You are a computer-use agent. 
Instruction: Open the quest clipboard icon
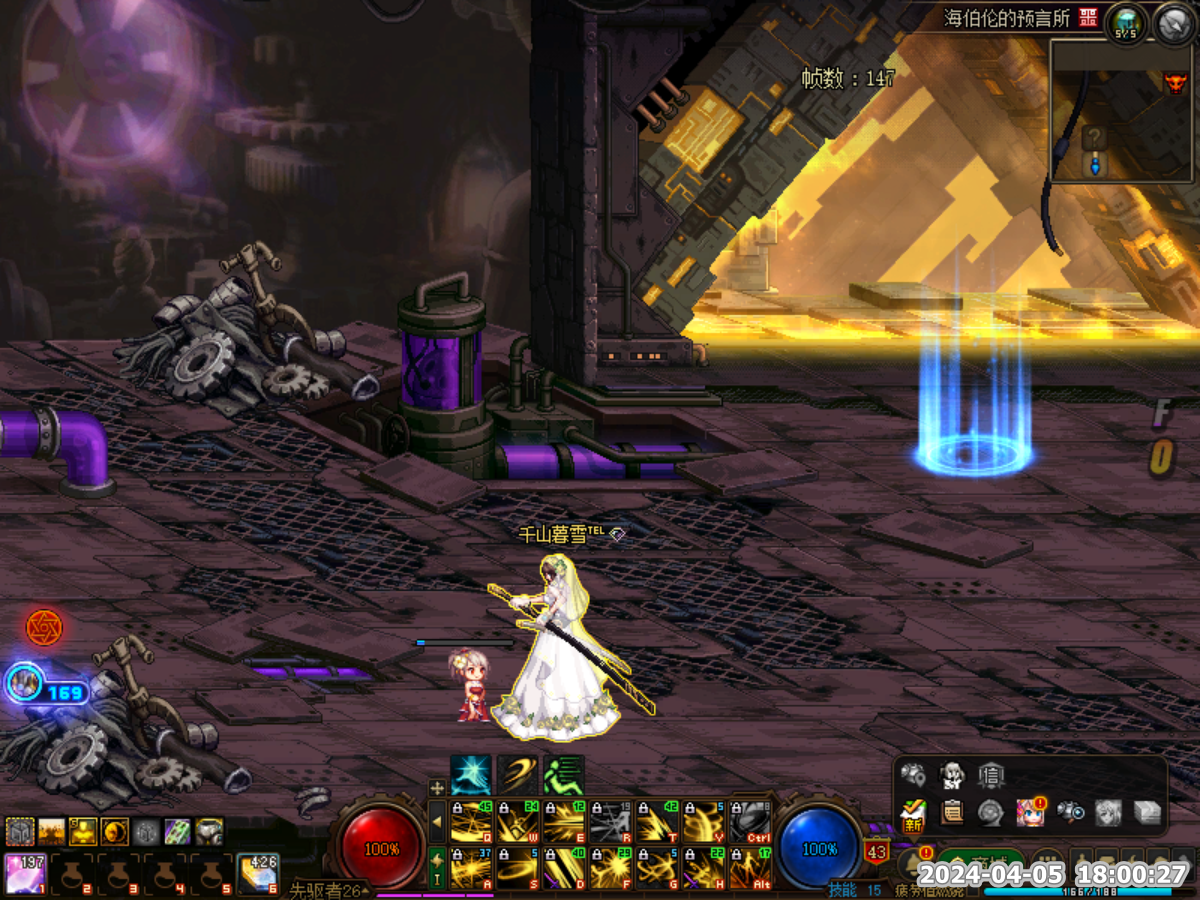pyautogui.click(x=952, y=812)
